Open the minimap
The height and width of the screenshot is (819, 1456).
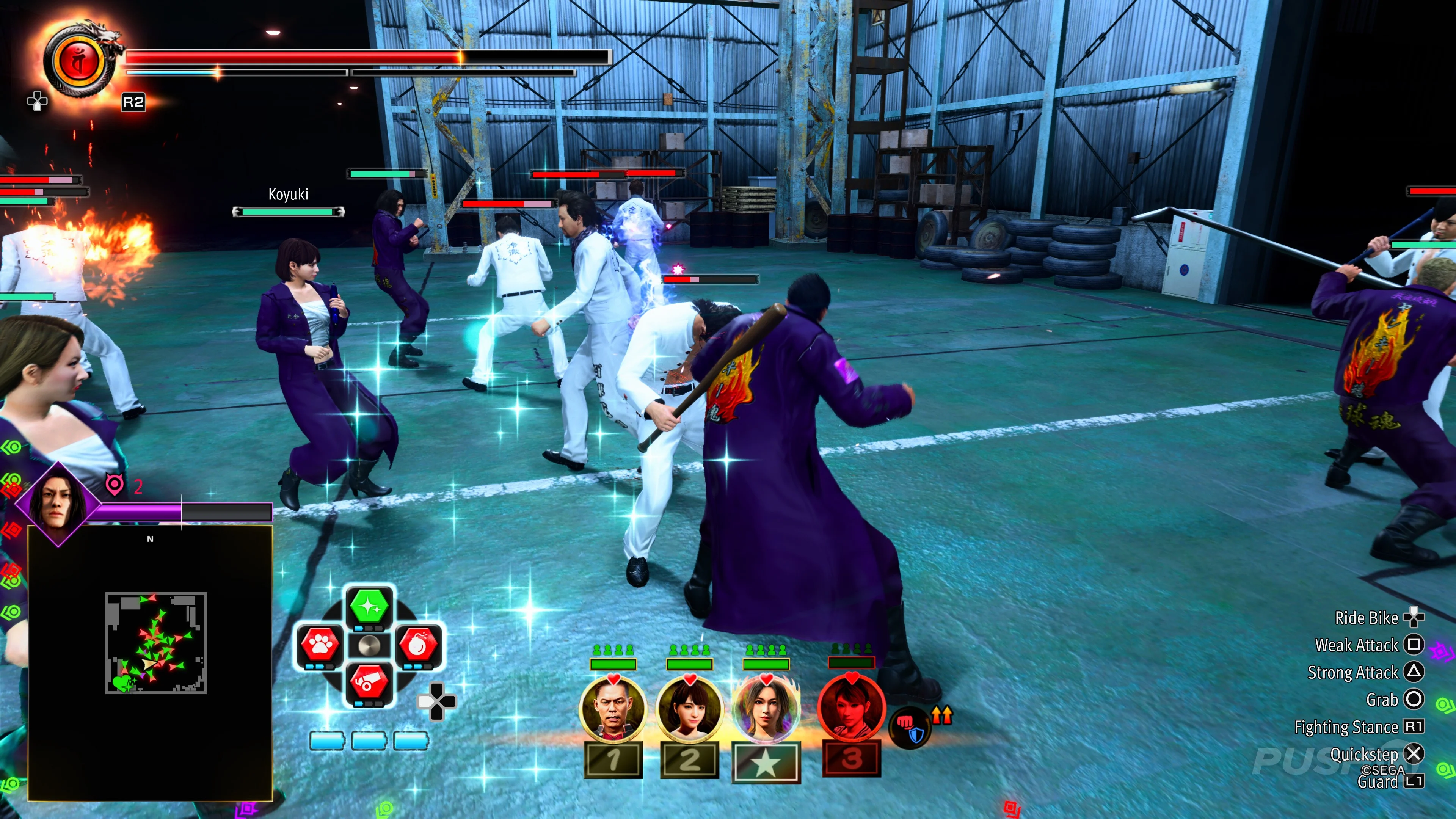click(x=156, y=643)
